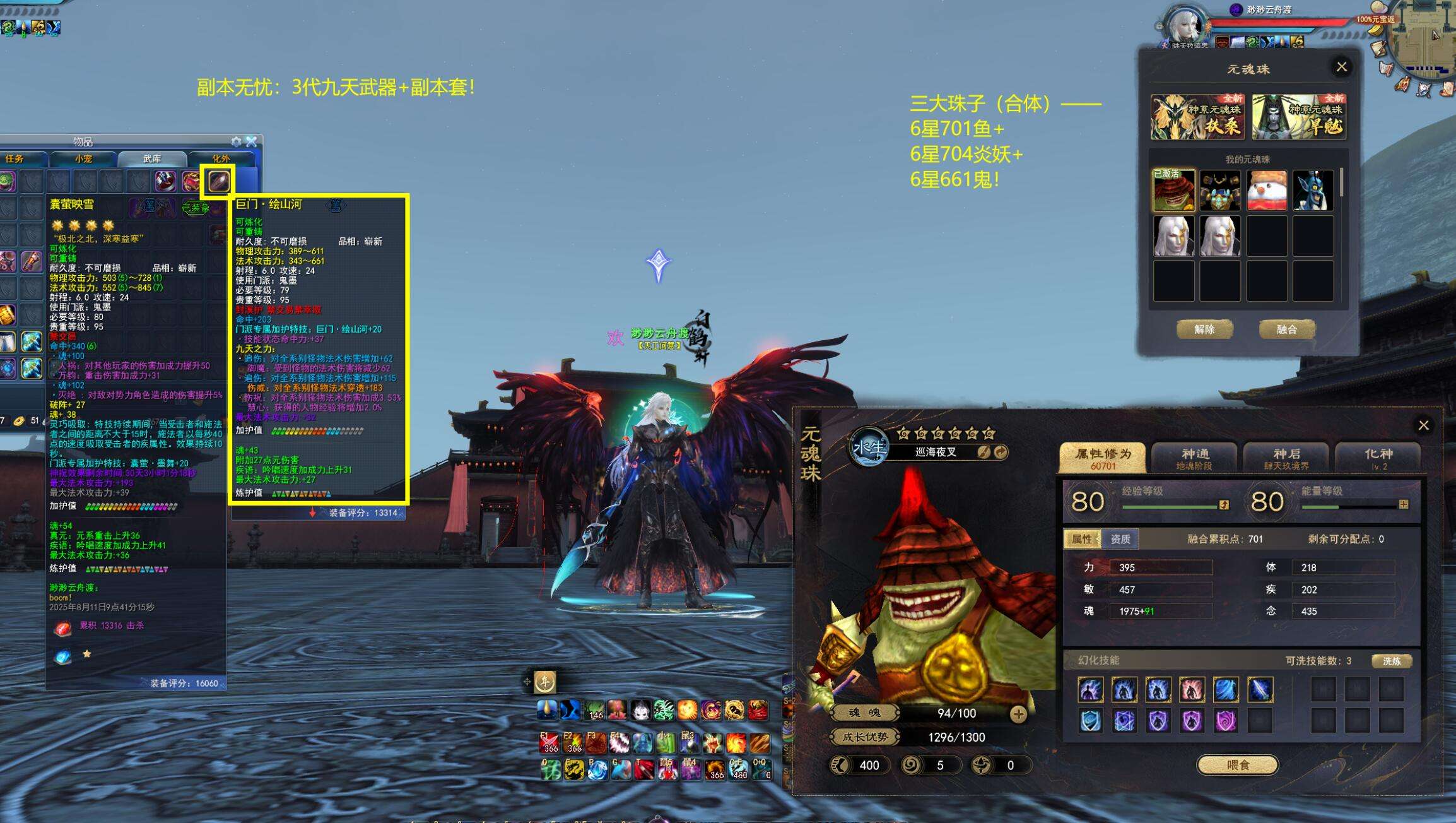
Task: Switch to the 神通 tab
Action: click(1195, 458)
